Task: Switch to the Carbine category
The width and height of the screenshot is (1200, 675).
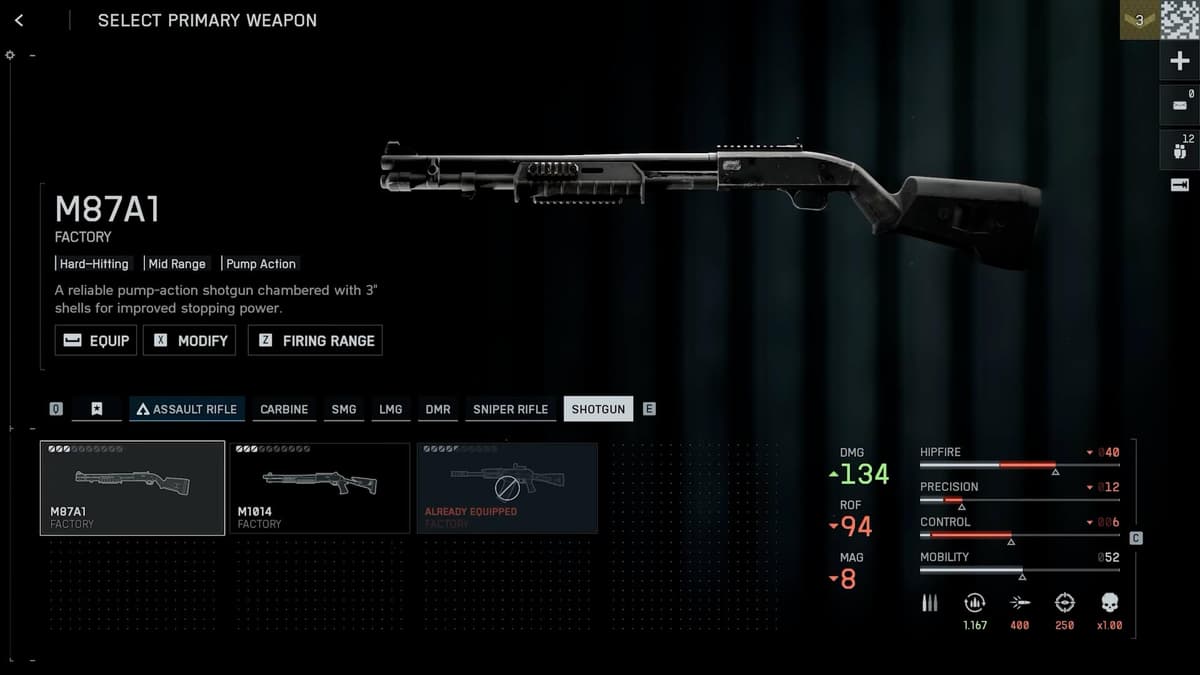Action: pyautogui.click(x=284, y=409)
